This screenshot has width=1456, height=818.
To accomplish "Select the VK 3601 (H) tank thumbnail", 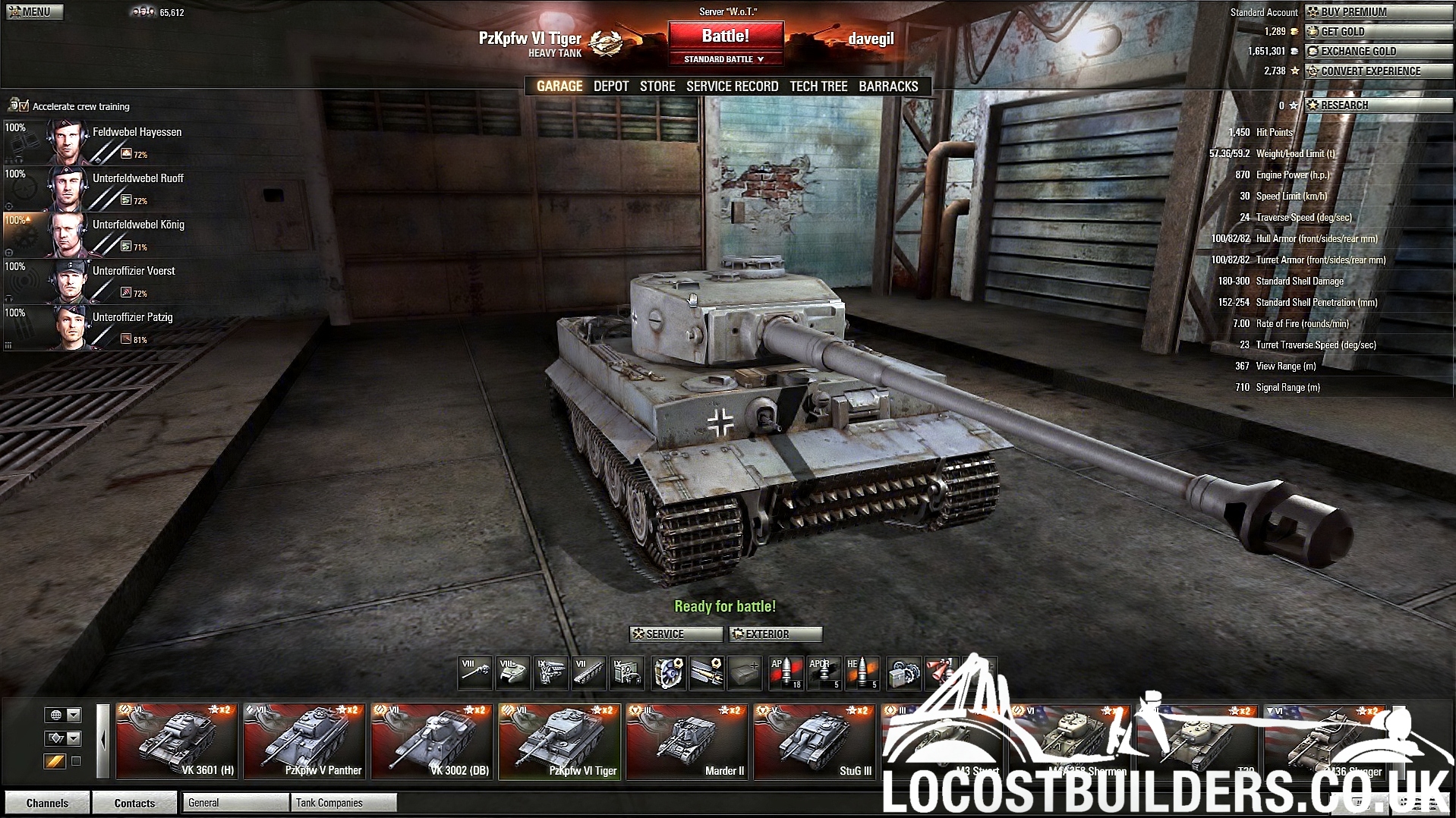I will click(177, 741).
